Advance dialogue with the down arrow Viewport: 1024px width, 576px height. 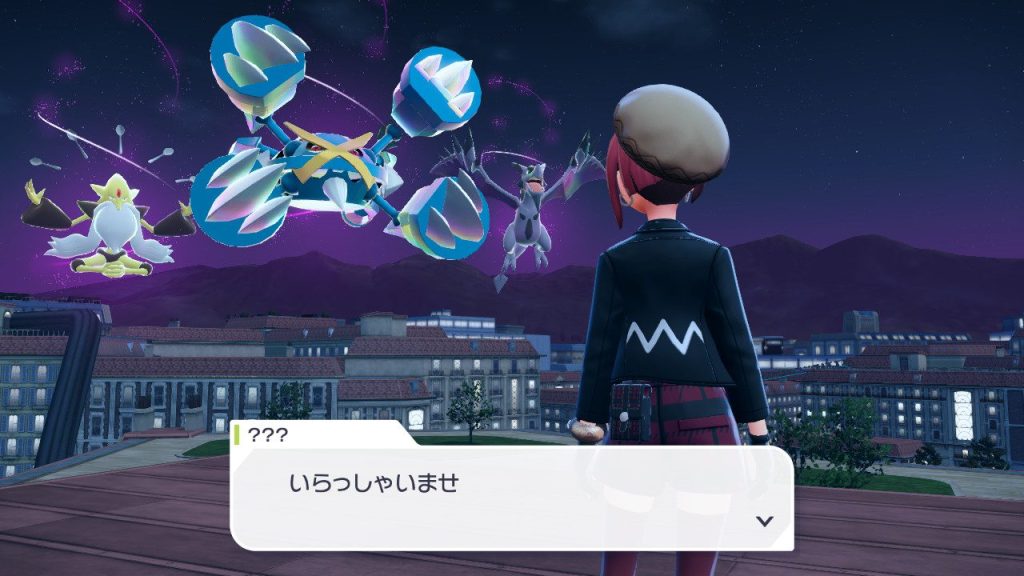[765, 521]
